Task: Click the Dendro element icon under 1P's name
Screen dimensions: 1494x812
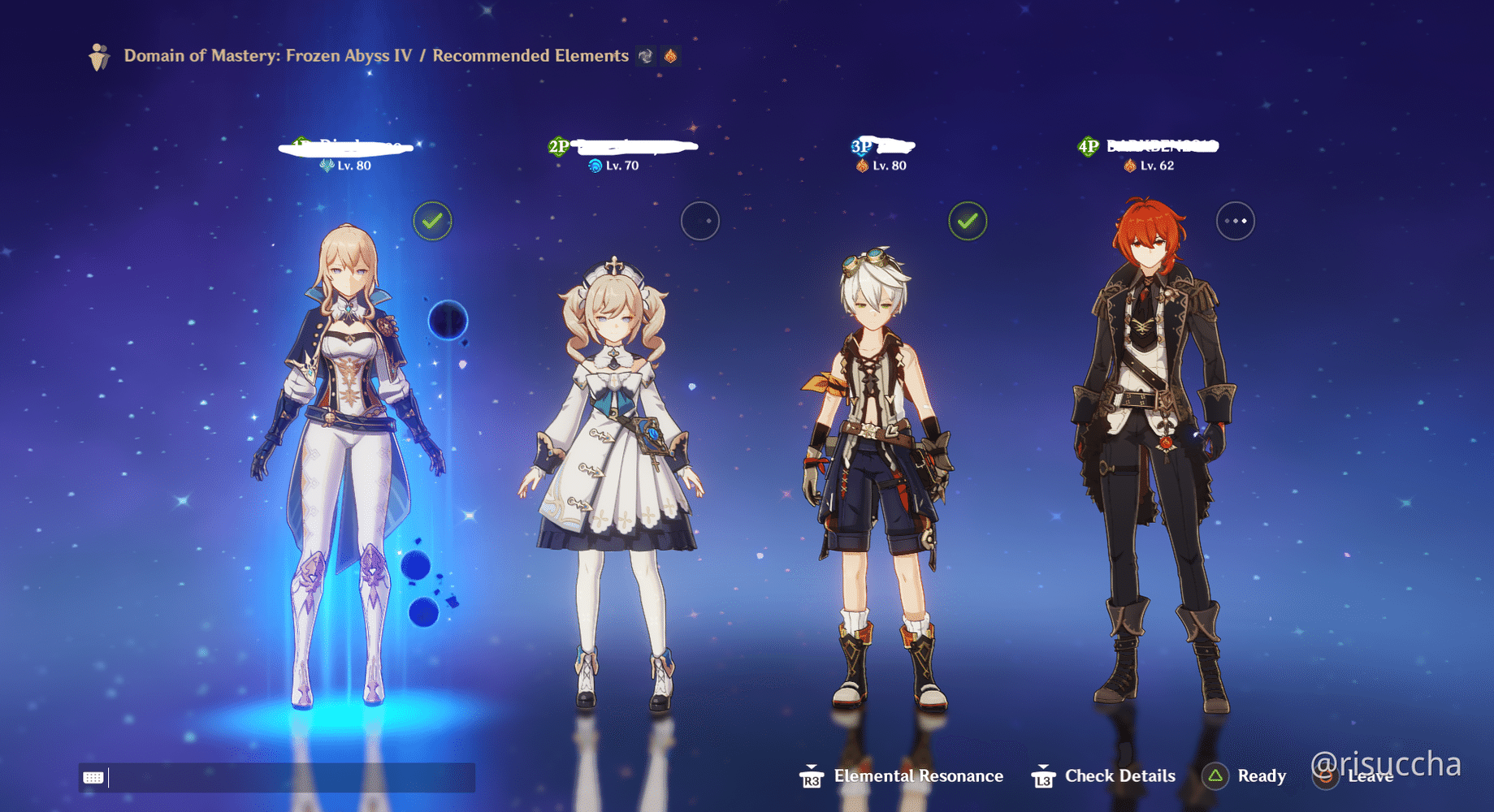Action: 327,165
